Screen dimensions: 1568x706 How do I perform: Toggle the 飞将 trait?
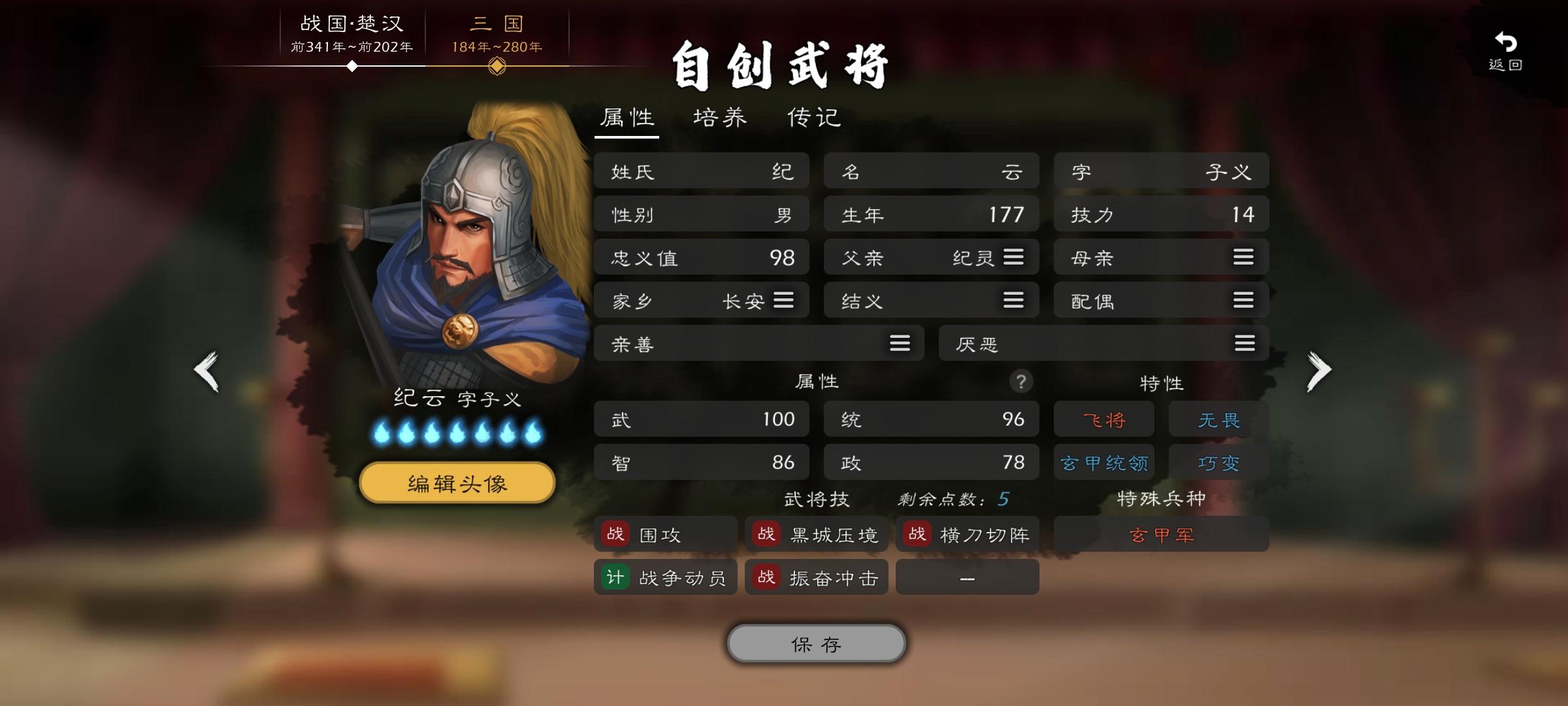pyautogui.click(x=1103, y=419)
